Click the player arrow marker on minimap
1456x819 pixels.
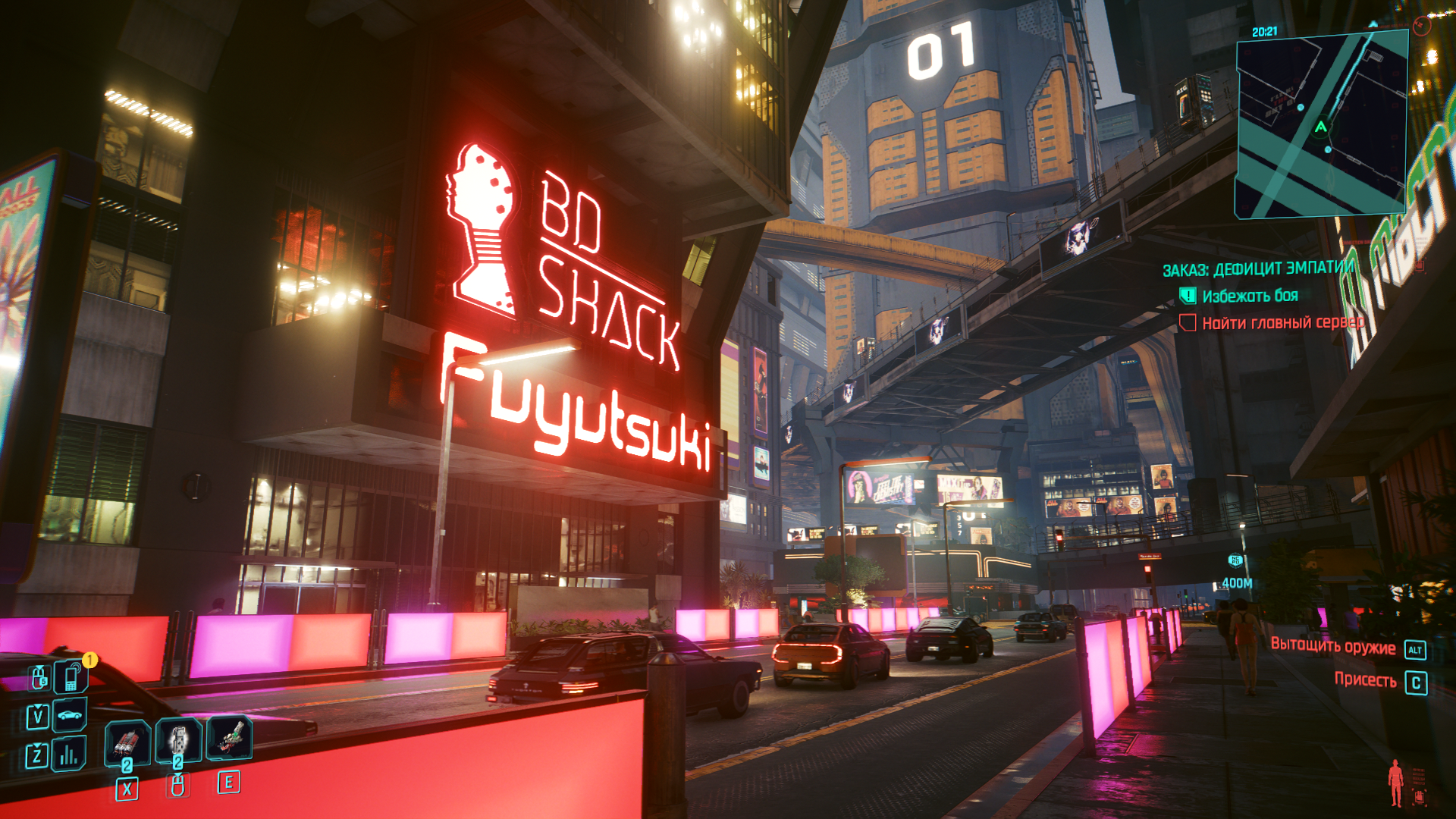click(1321, 127)
